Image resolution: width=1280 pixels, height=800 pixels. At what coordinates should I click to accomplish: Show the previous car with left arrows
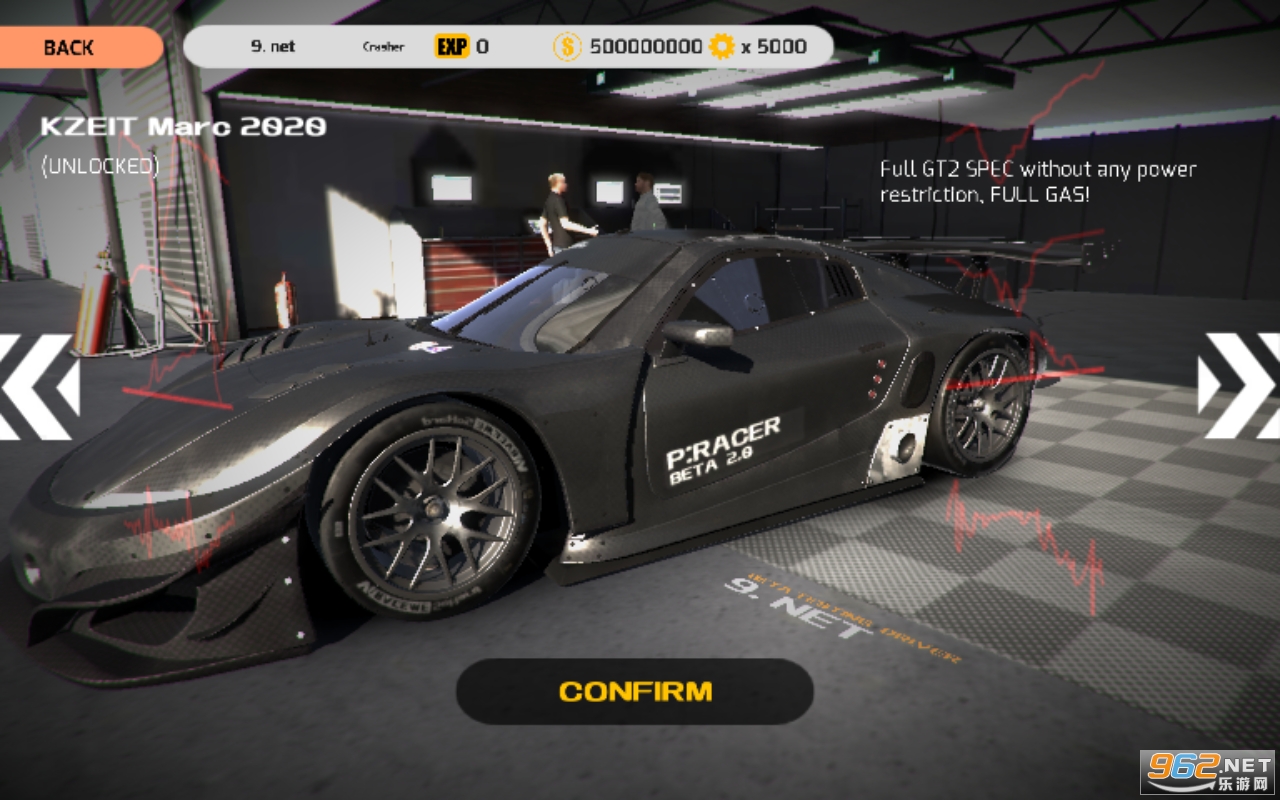click(38, 387)
